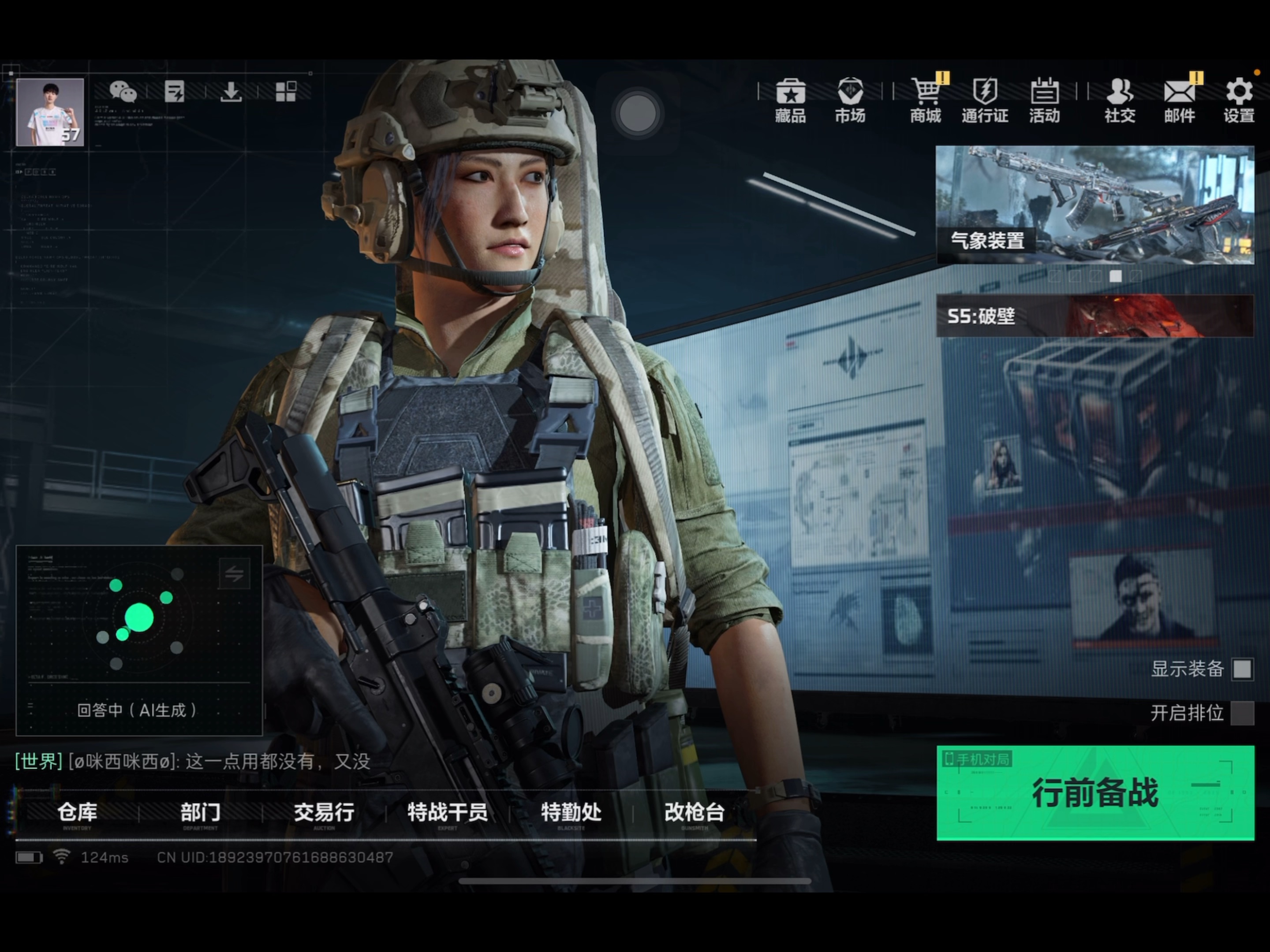This screenshot has width=1270, height=952.
Task: Toggle the 显示装备 checkbox
Action: [x=1242, y=669]
